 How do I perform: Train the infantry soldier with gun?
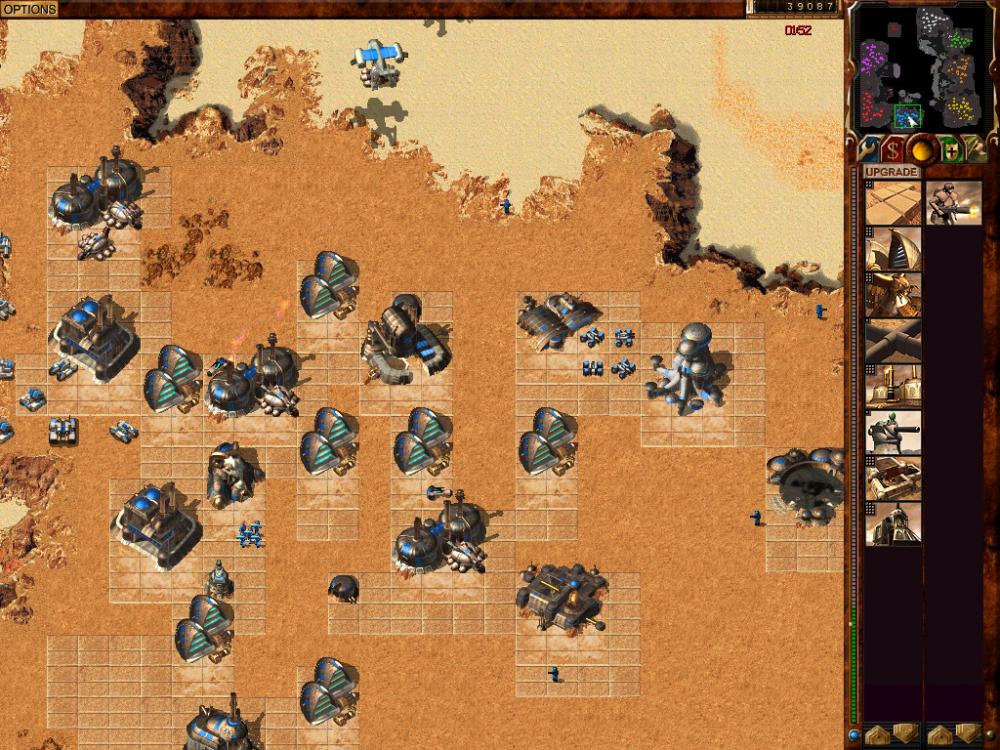pos(953,204)
